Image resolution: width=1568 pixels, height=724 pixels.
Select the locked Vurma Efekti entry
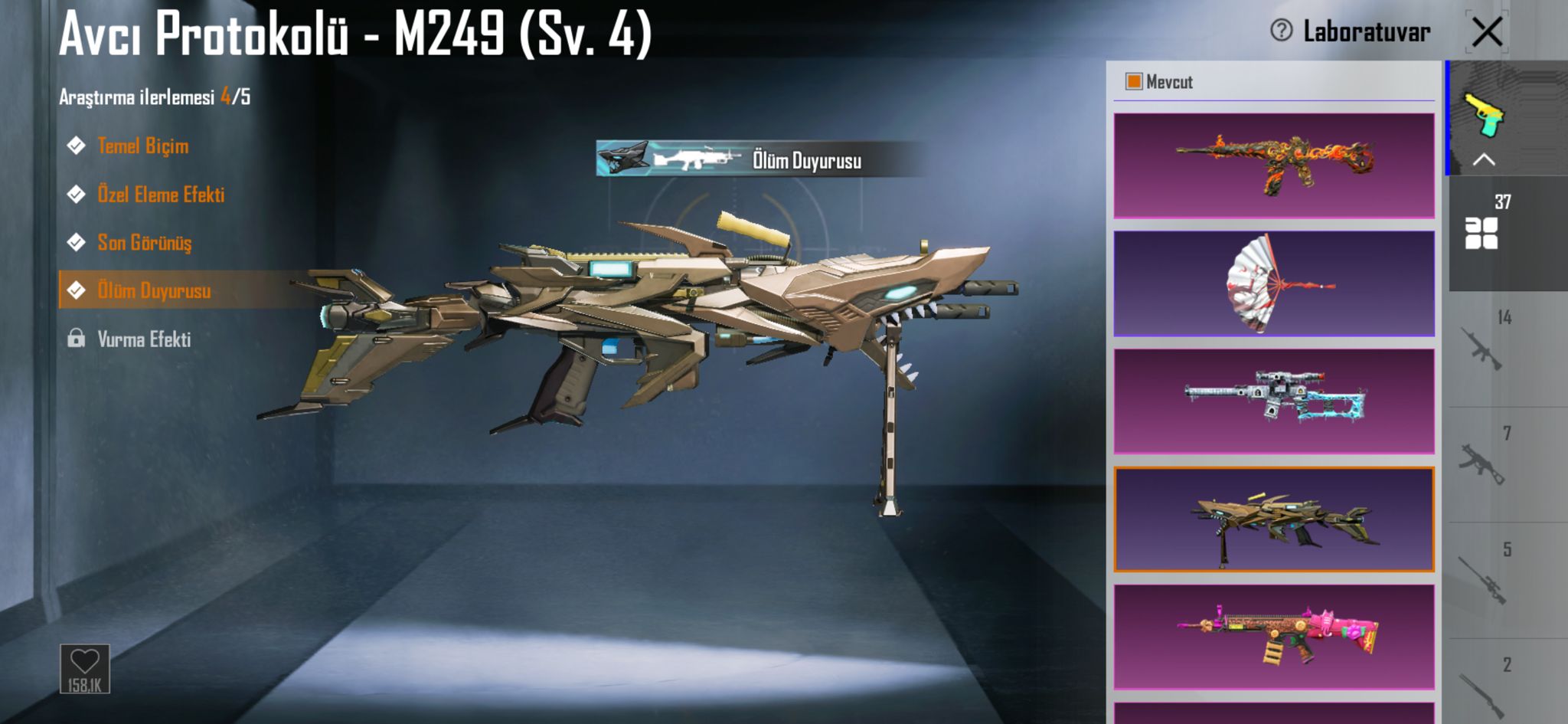click(143, 339)
